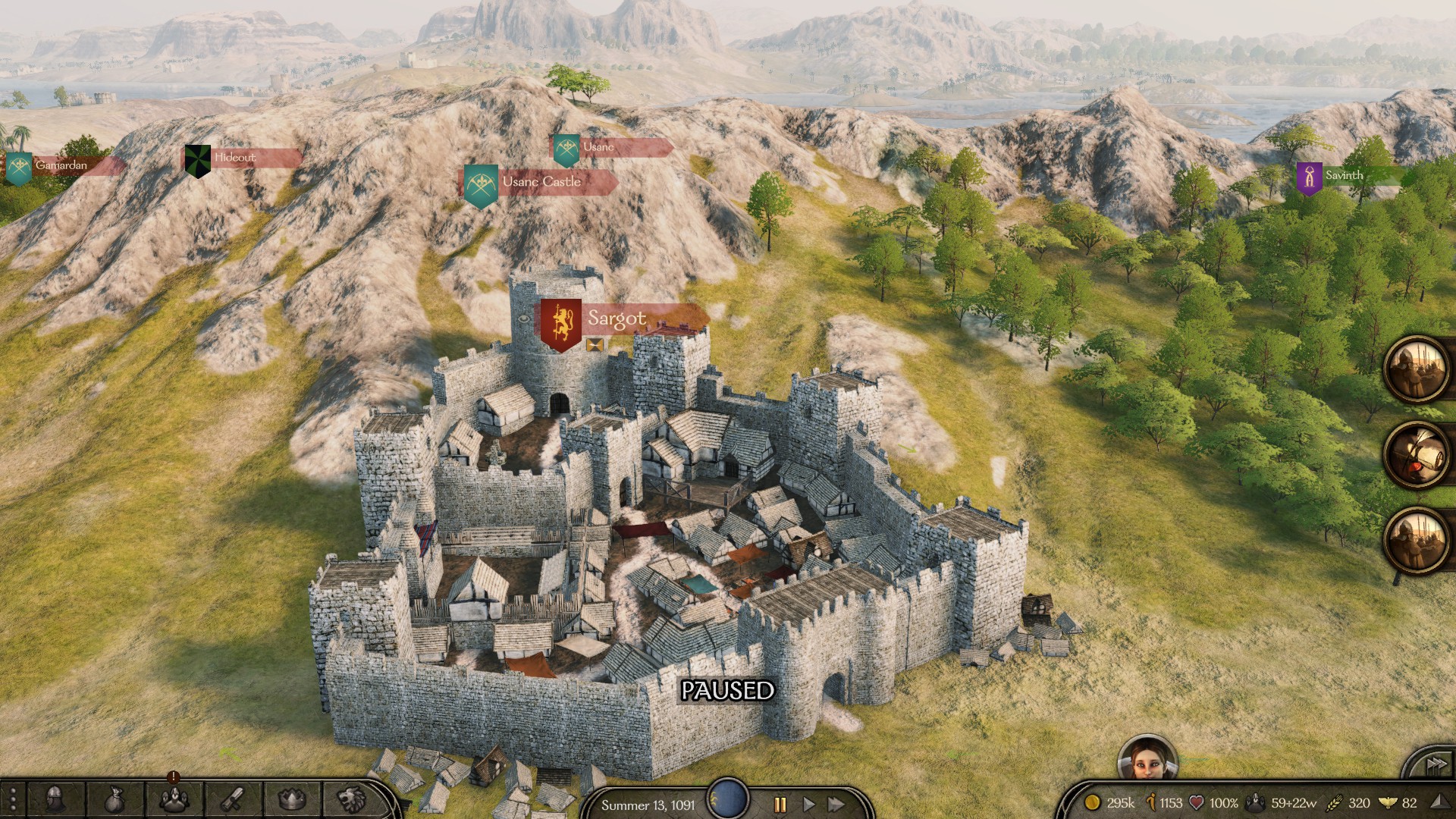Click the crown icon in bottom bar
The image size is (1456, 819).
291,799
